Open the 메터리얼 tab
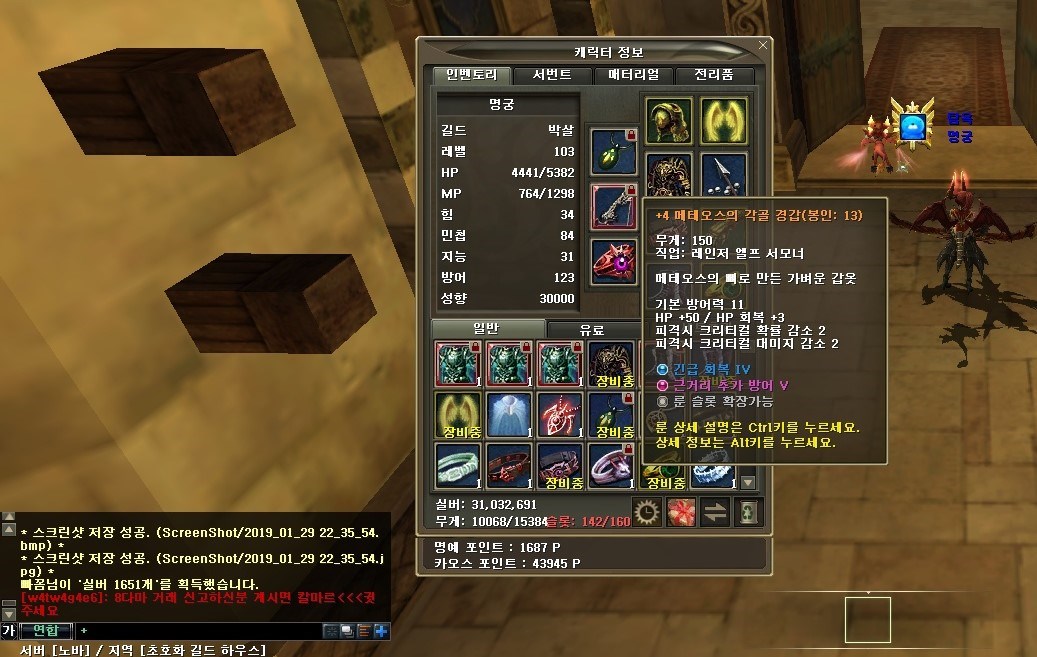Image resolution: width=1037 pixels, height=657 pixels. tap(632, 75)
